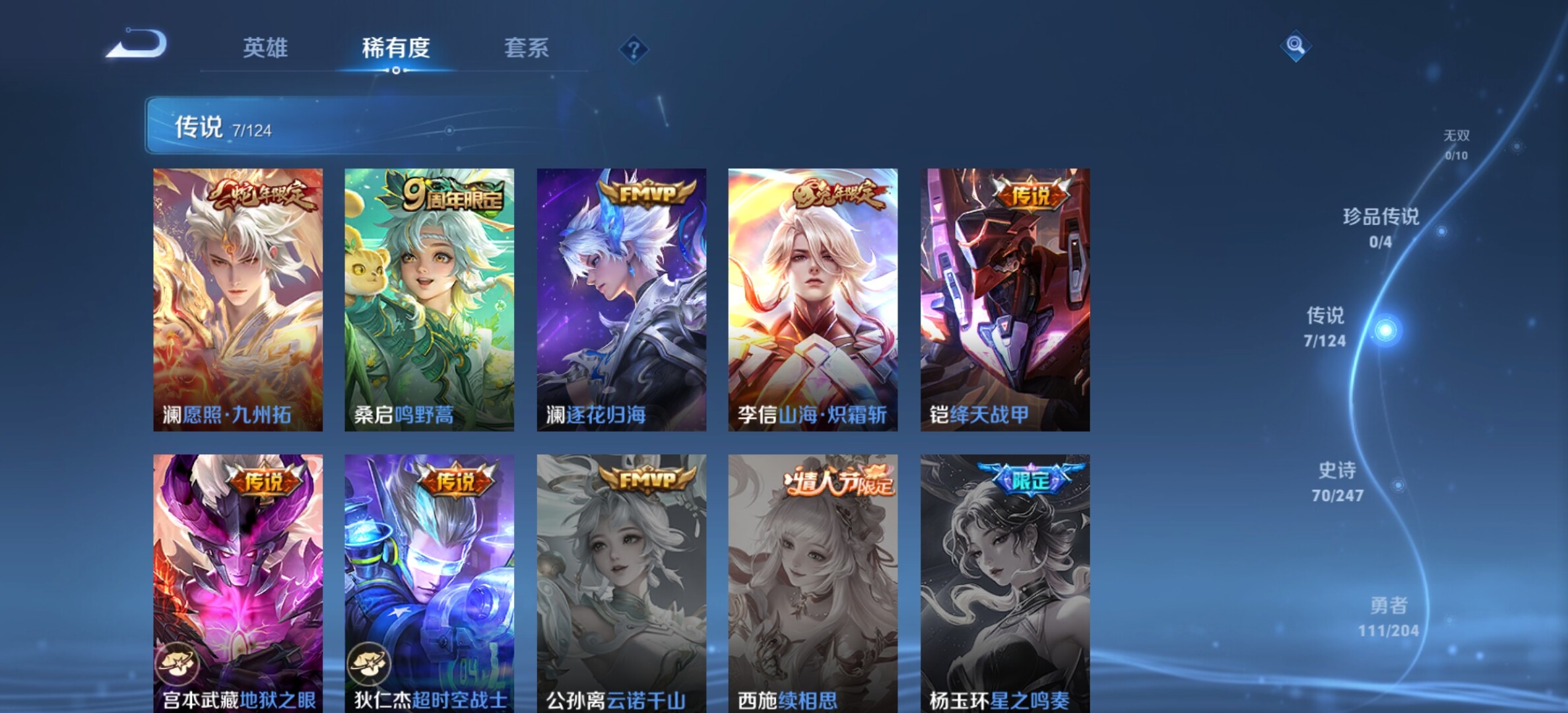The height and width of the screenshot is (713, 1568).
Task: Open the magnifier search button
Action: [1295, 46]
